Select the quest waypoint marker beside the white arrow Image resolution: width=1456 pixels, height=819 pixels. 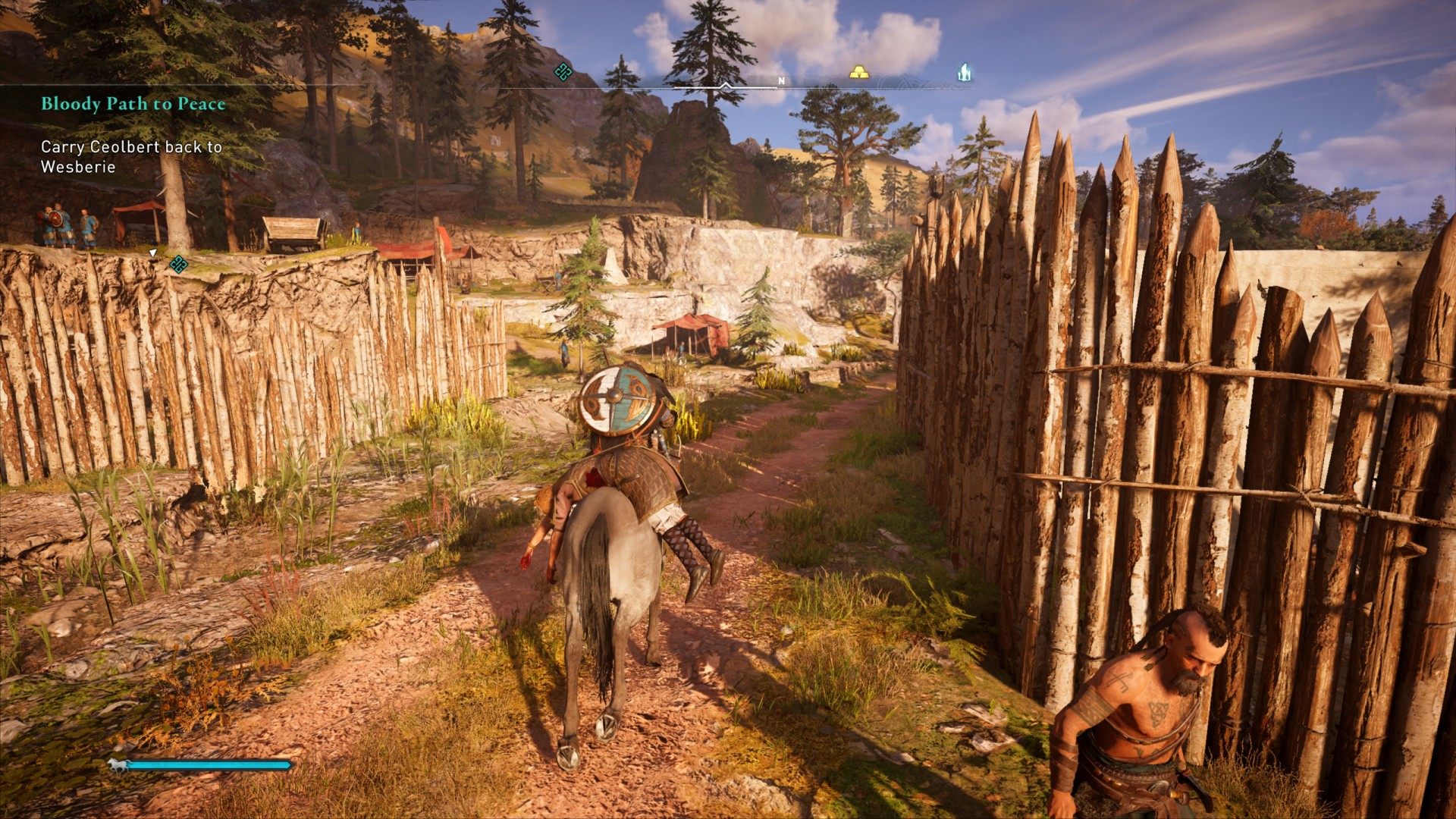(179, 264)
